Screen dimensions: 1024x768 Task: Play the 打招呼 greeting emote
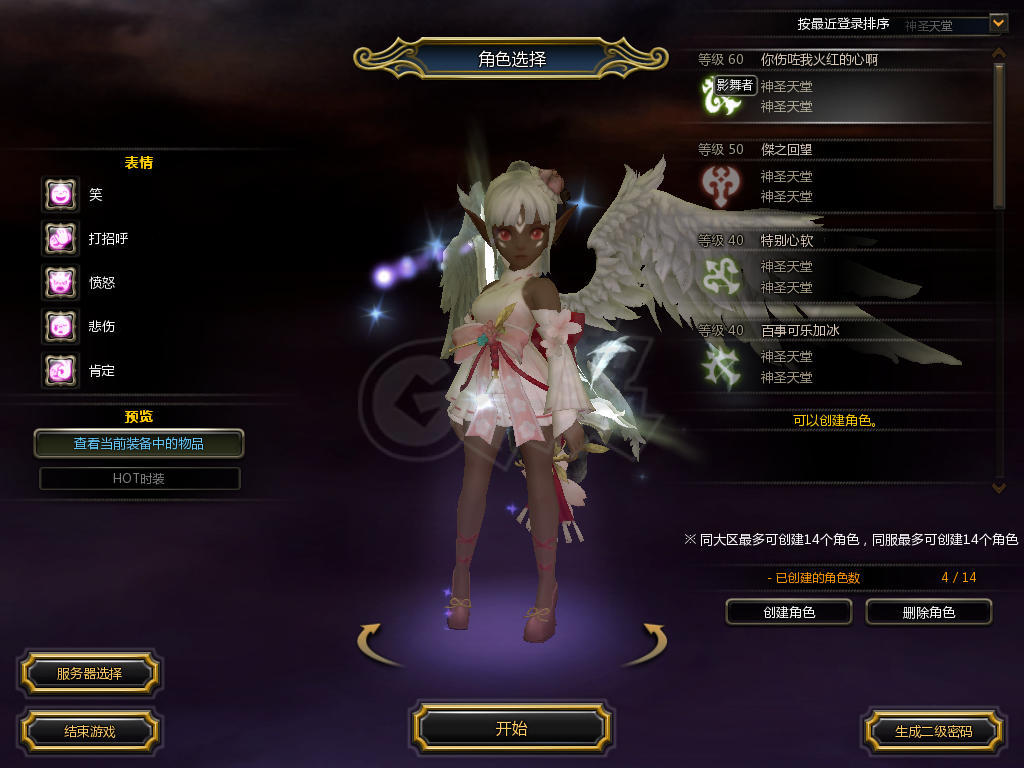pyautogui.click(x=60, y=238)
